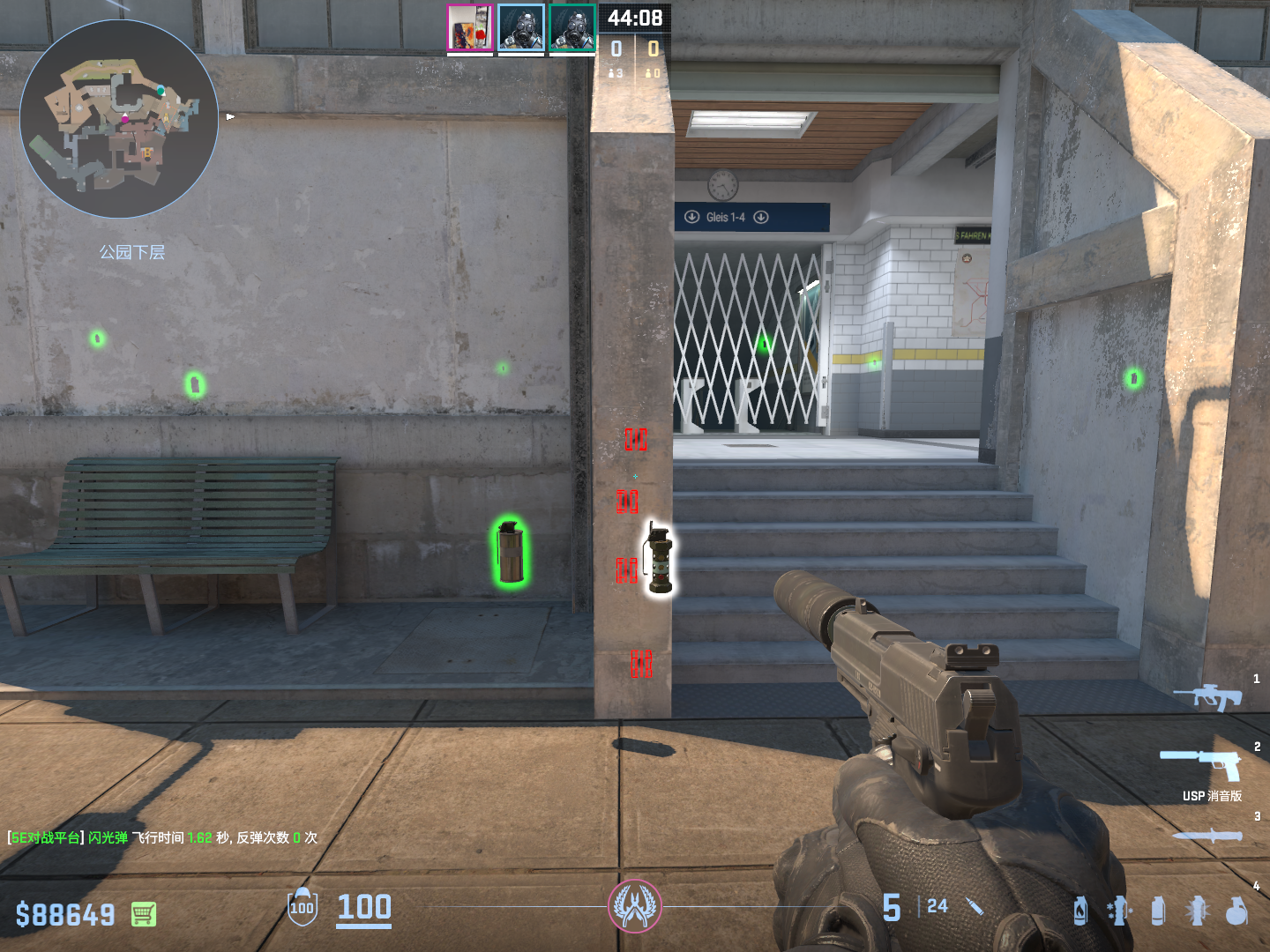Open the buy menu cart icon
The width and height of the screenshot is (1270, 952).
[x=144, y=914]
